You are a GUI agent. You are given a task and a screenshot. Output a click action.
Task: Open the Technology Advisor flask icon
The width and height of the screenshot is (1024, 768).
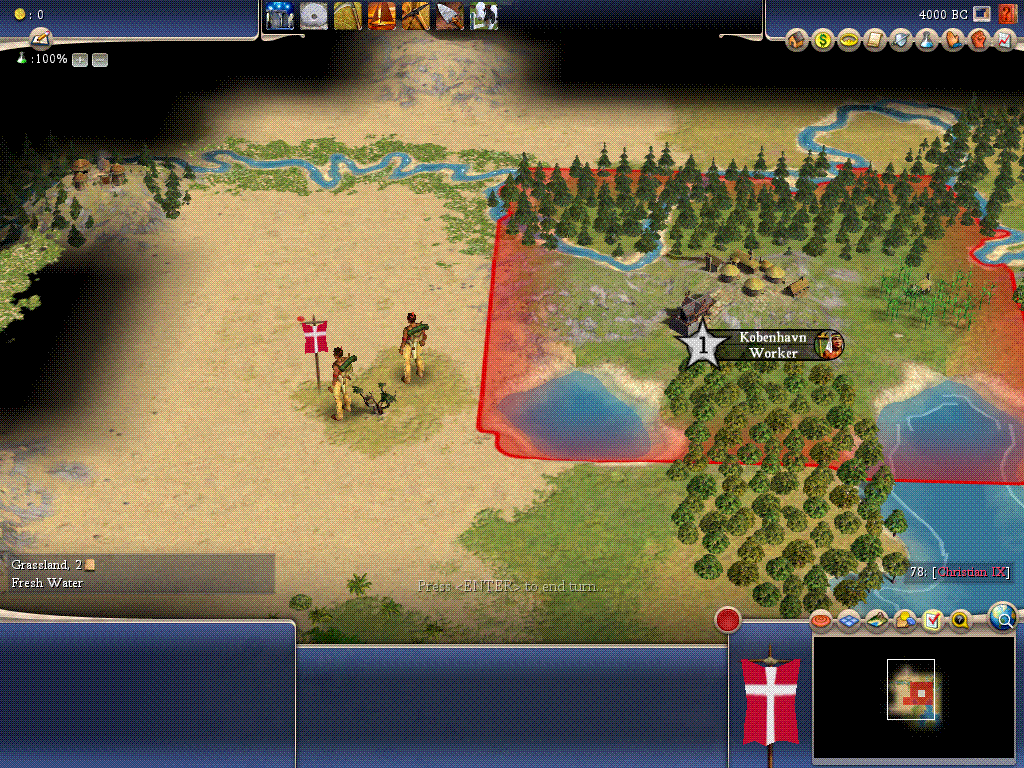927,41
